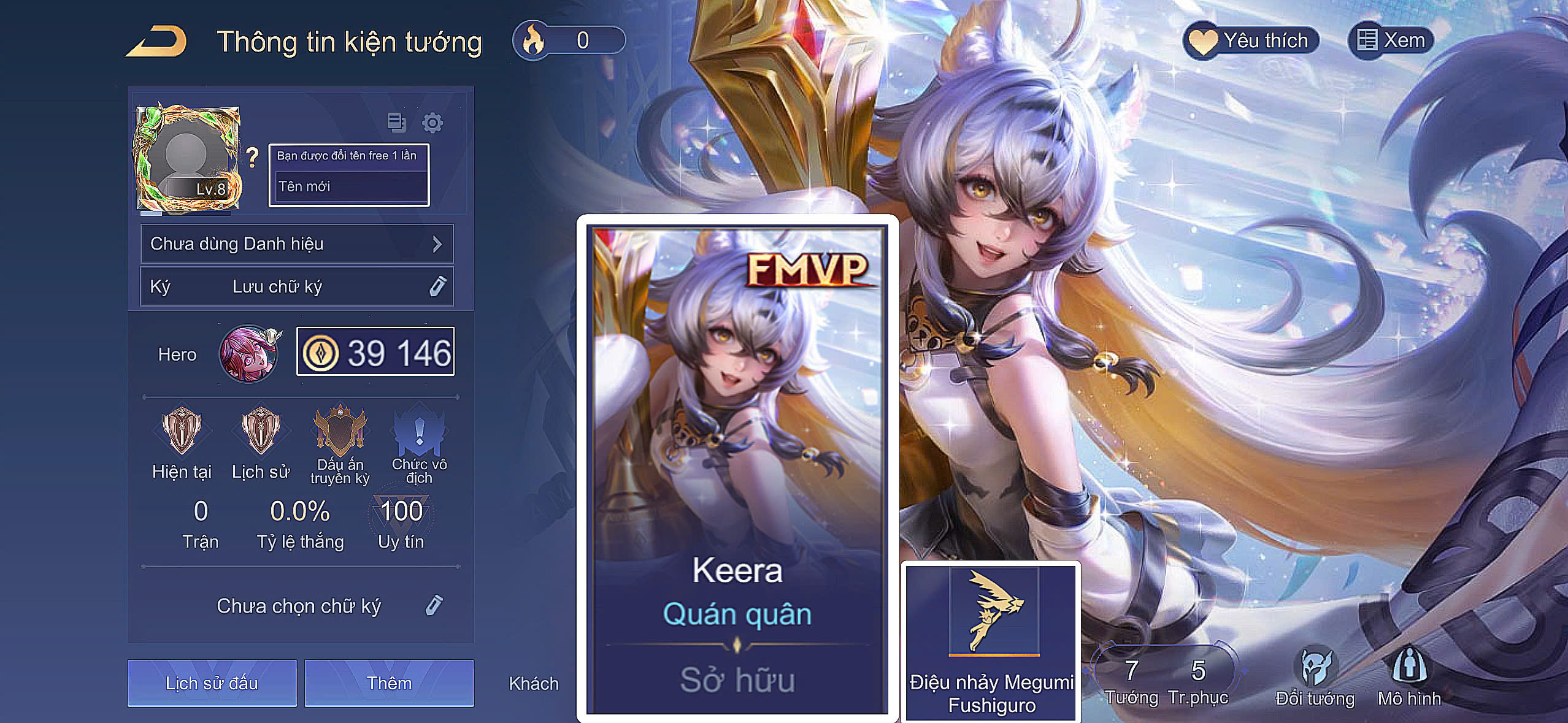Expand the Chưa dùng Danh hiệu title selector
The width and height of the screenshot is (1568, 723).
coord(296,243)
